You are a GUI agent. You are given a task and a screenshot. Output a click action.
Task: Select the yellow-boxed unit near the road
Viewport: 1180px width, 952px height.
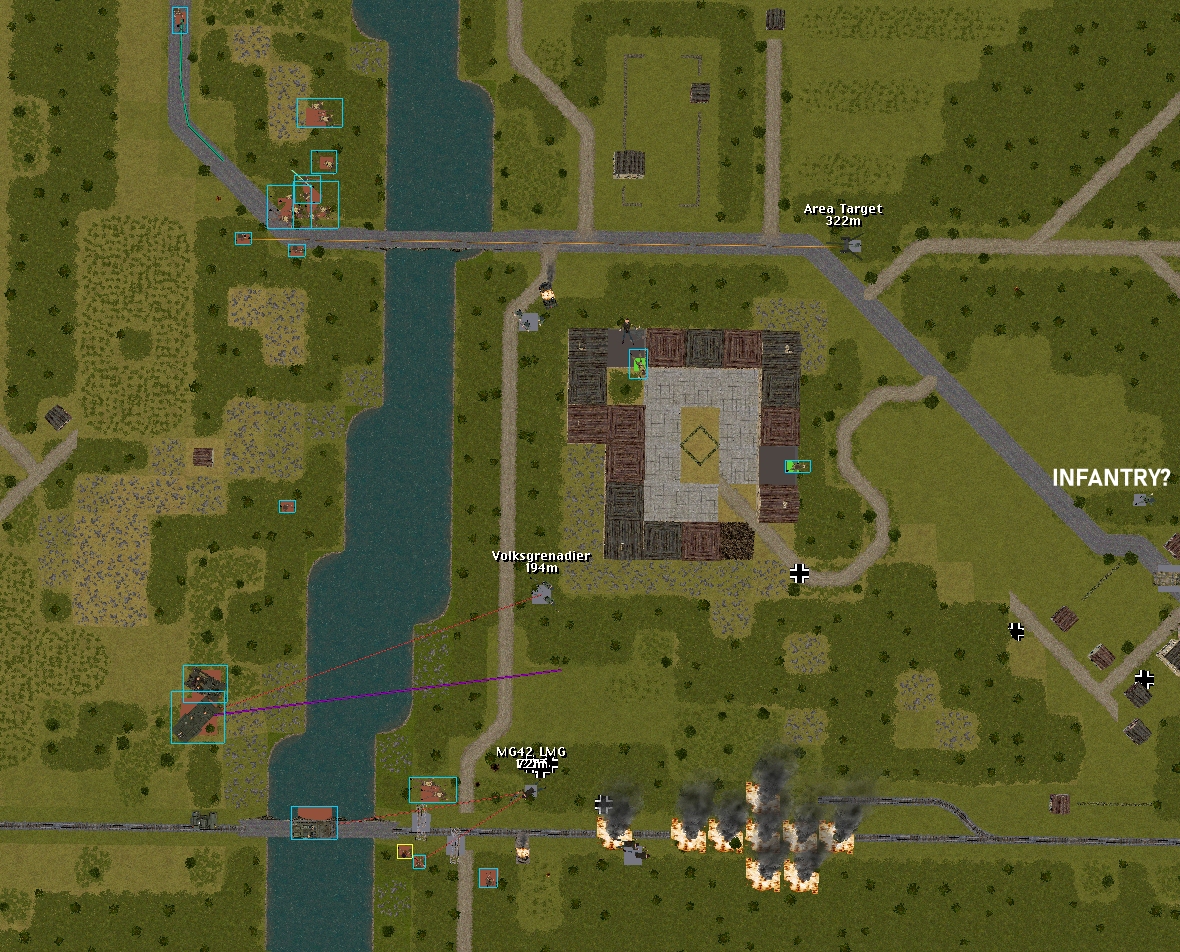404,852
